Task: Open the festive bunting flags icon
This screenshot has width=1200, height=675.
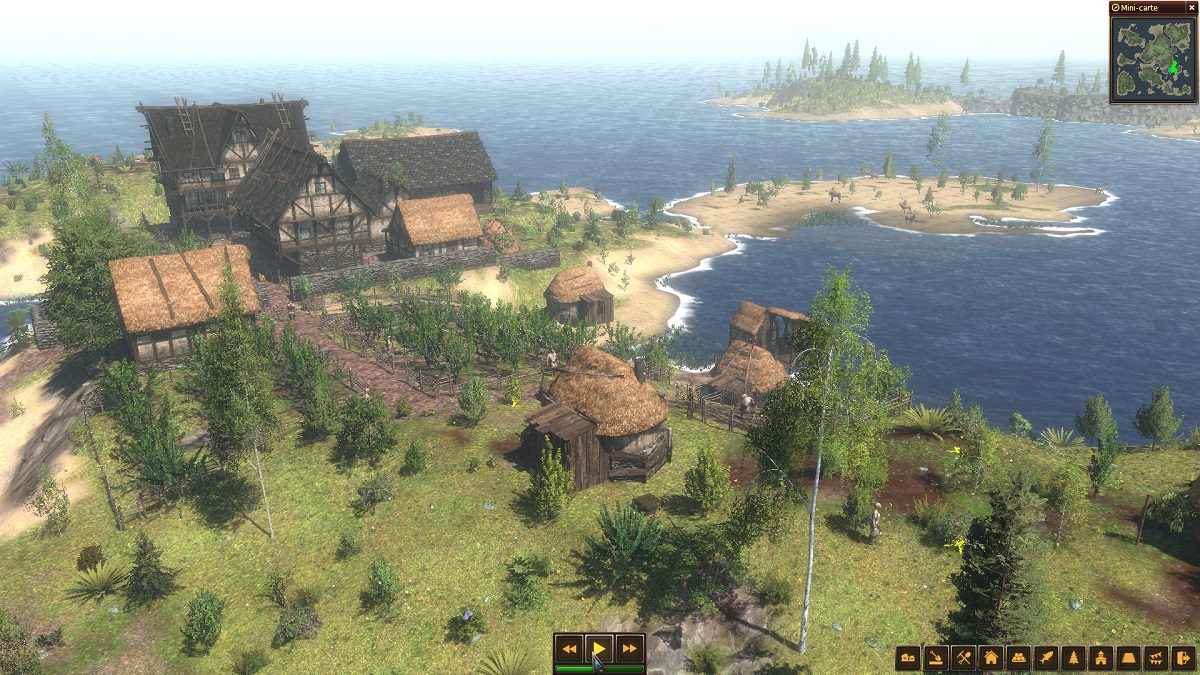Action: pos(1156,658)
